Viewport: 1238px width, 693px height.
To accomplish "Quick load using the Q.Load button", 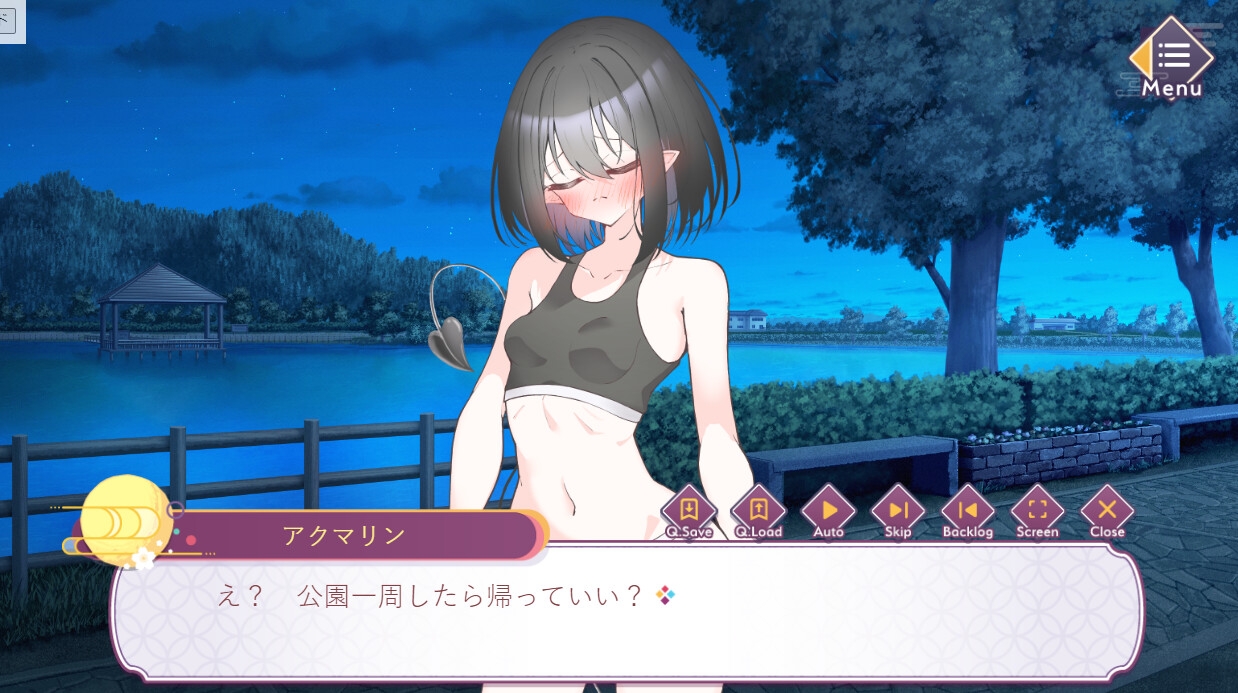I will pos(759,510).
